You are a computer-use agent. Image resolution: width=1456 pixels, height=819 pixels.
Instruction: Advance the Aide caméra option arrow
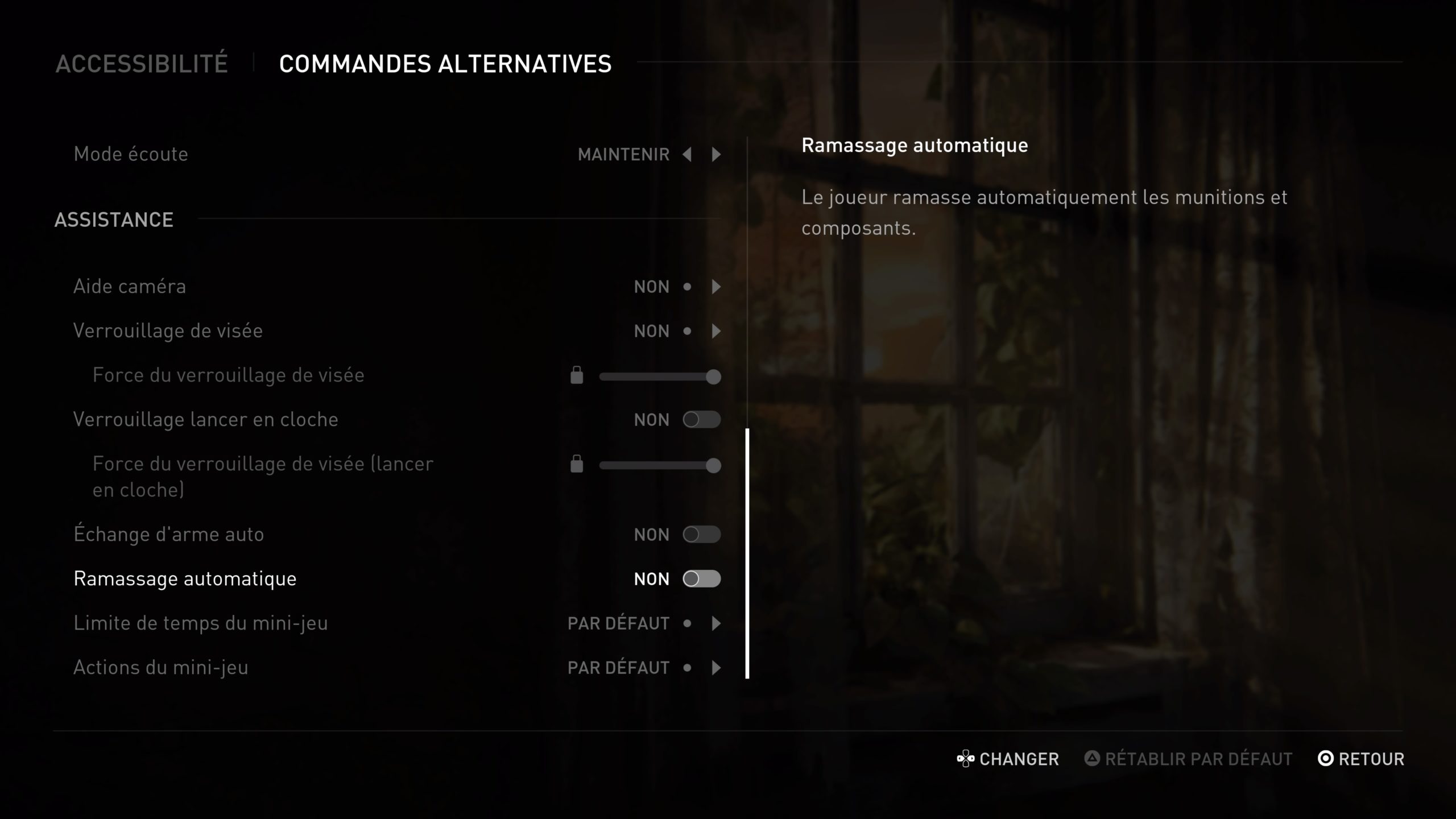[x=716, y=287]
